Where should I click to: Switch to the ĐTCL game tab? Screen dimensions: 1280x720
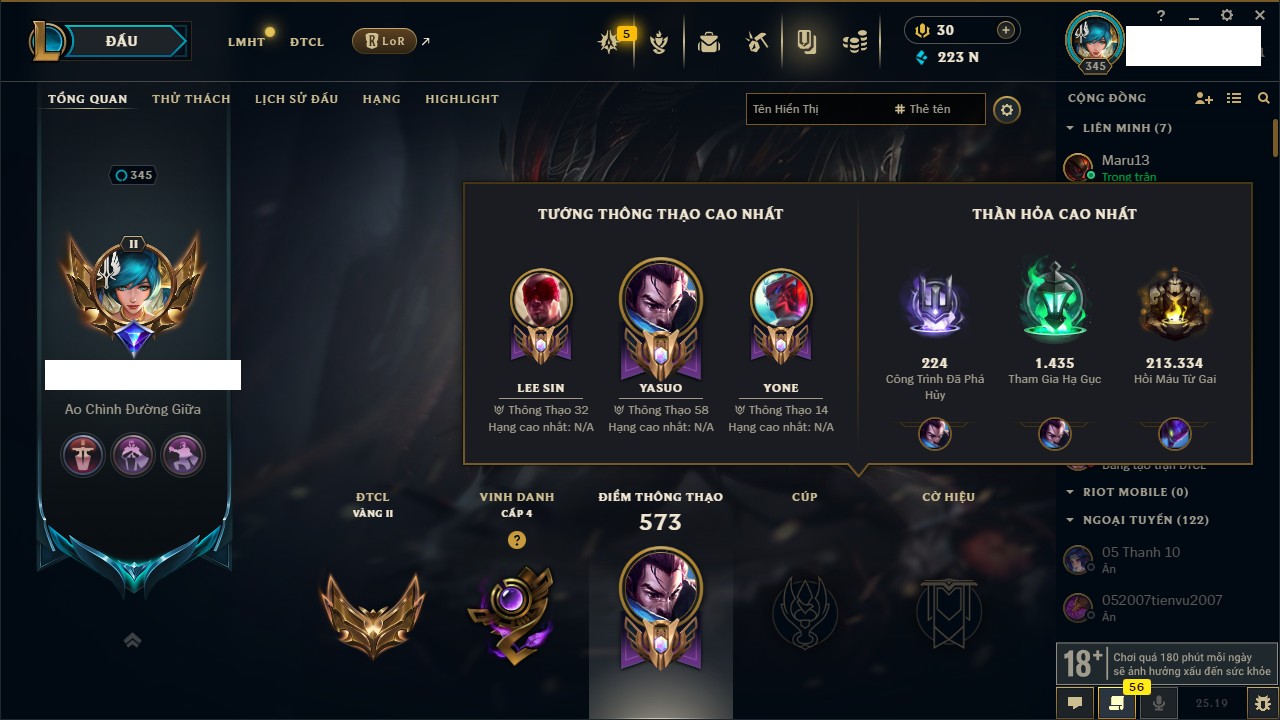(307, 42)
